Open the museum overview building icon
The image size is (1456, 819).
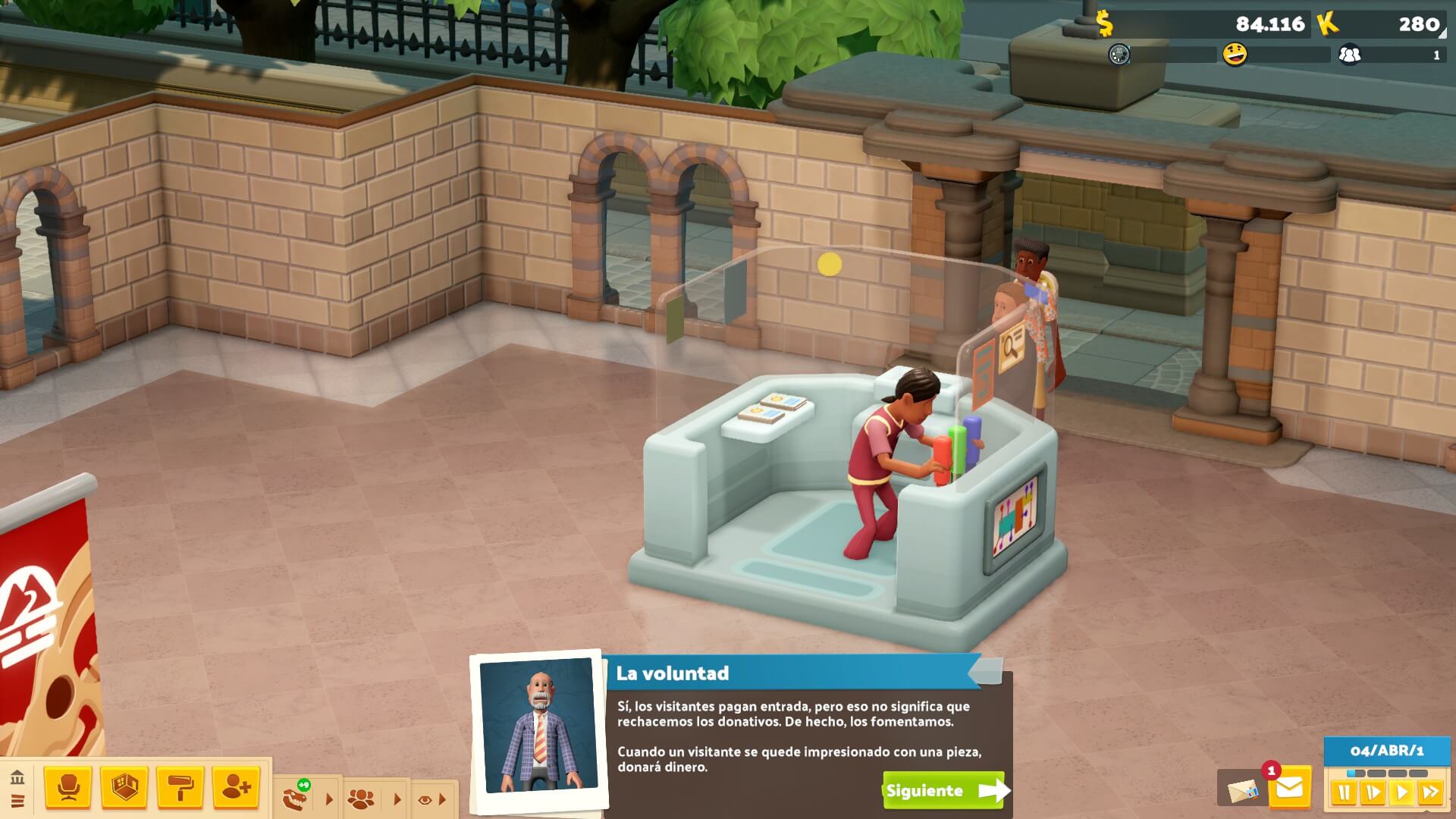click(x=17, y=777)
